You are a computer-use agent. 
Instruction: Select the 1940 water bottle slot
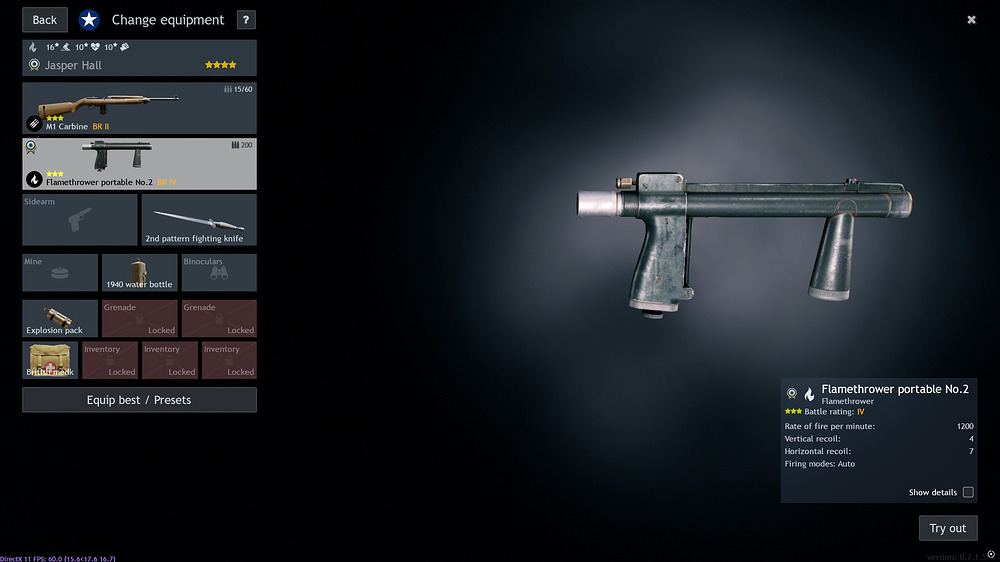coord(139,273)
